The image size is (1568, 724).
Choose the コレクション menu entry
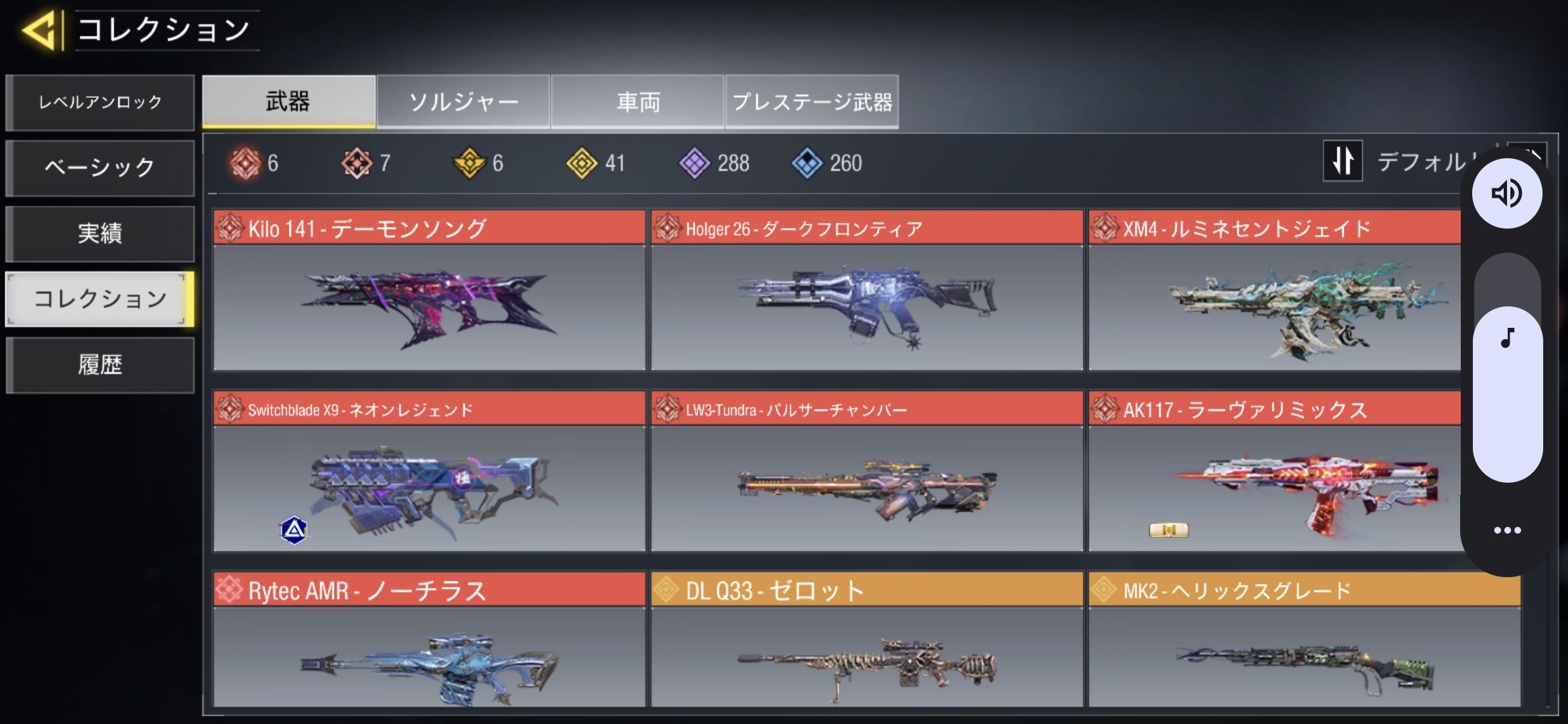coord(100,299)
